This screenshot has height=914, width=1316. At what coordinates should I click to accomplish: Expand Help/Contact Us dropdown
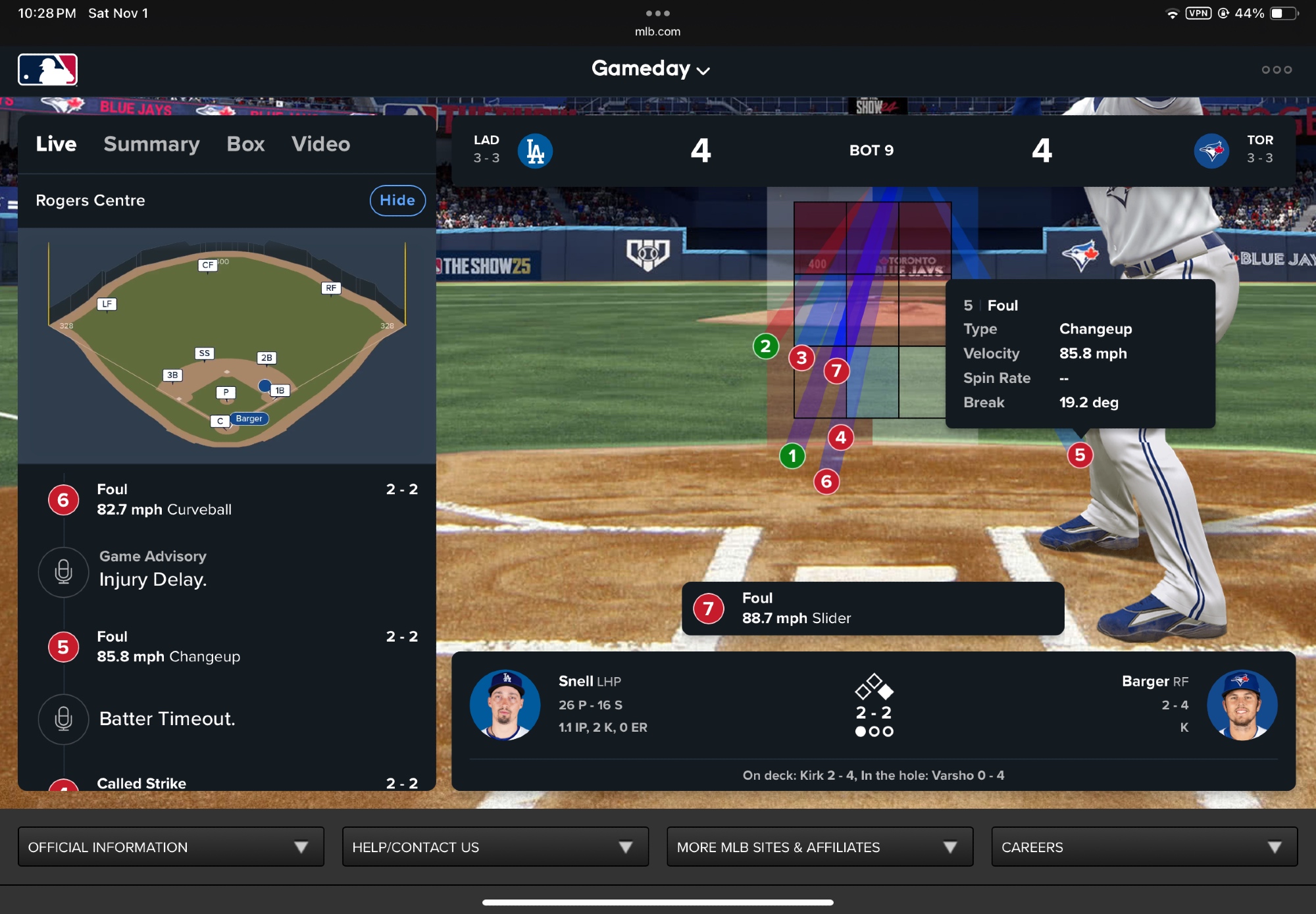(x=495, y=847)
